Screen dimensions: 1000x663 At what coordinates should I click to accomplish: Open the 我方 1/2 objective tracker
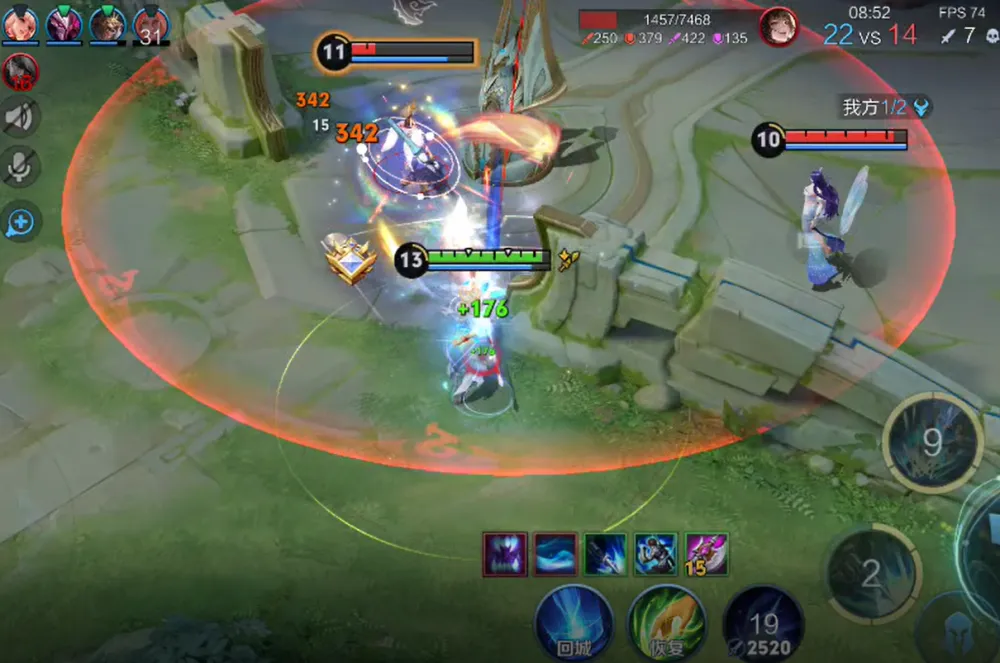coord(885,107)
